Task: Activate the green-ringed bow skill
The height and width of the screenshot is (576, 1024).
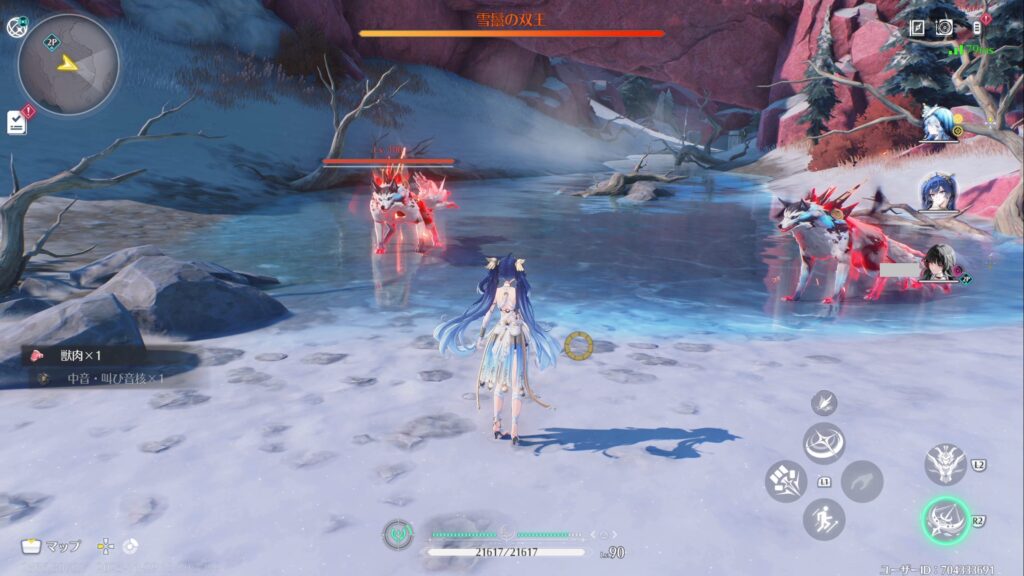Action: (x=944, y=519)
